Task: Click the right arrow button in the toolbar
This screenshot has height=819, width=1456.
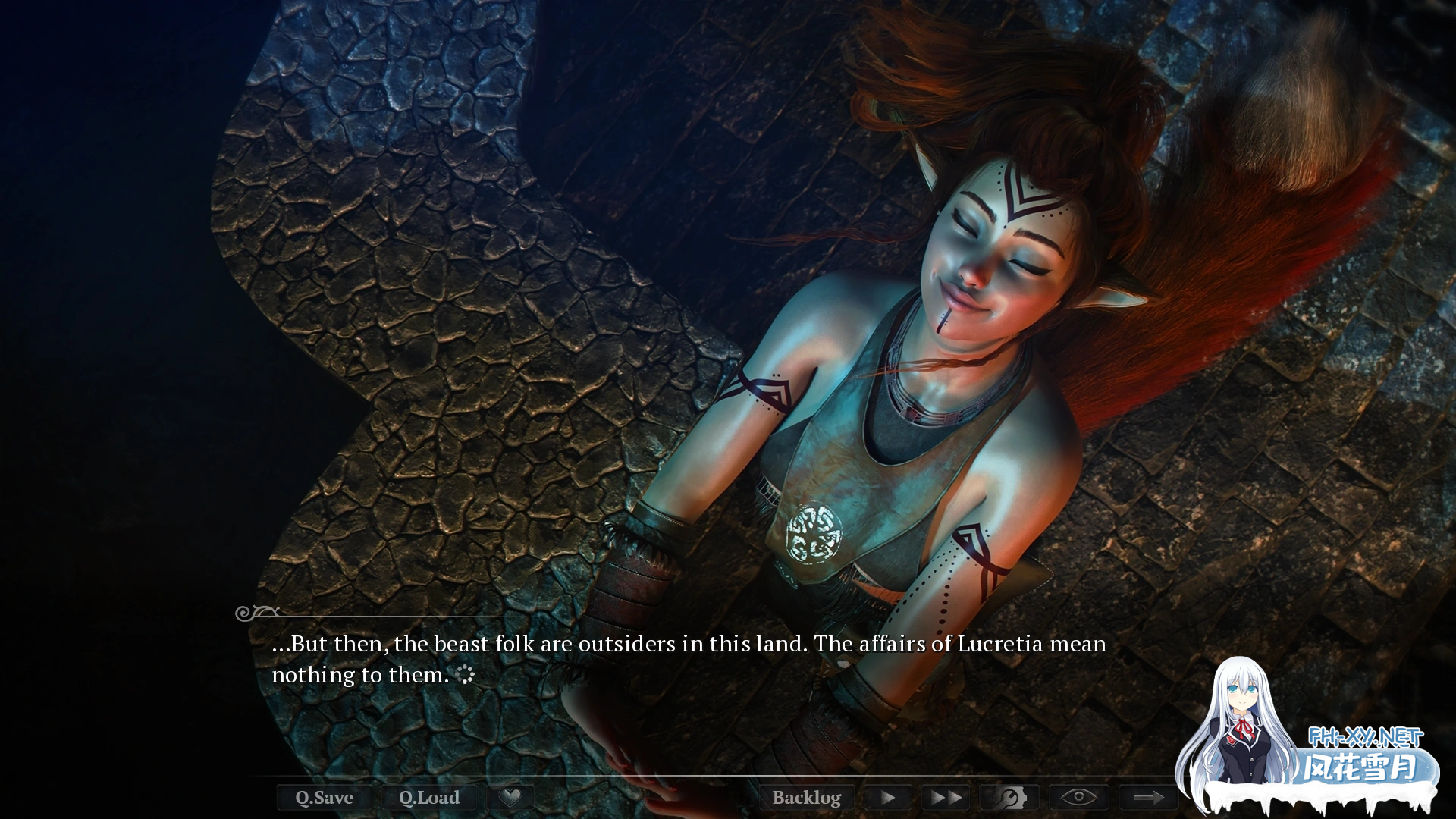Action: 1148,798
